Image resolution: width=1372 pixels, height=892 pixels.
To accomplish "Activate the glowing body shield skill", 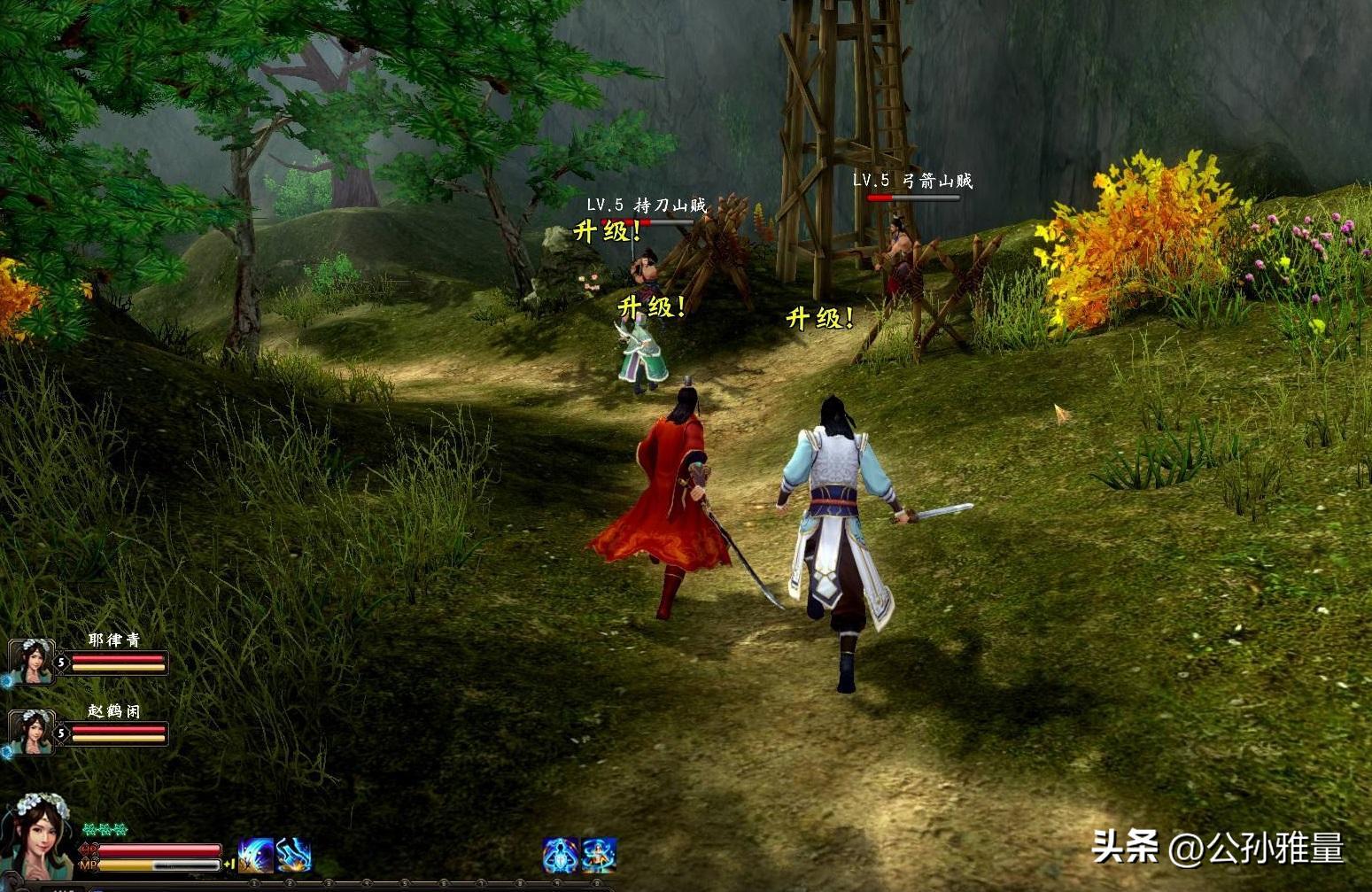I will [x=560, y=856].
